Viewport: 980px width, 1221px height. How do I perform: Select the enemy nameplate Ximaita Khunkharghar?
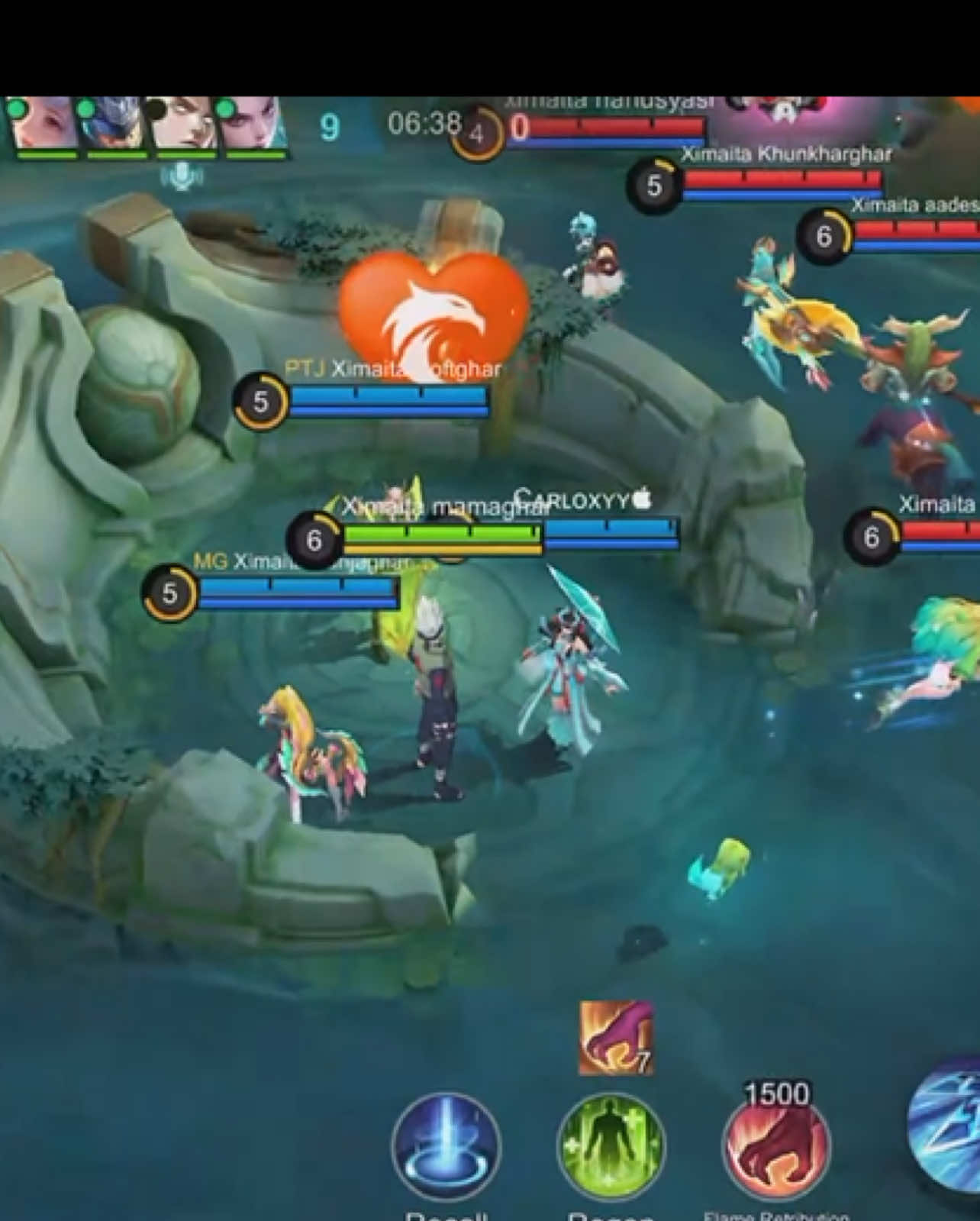[788, 154]
